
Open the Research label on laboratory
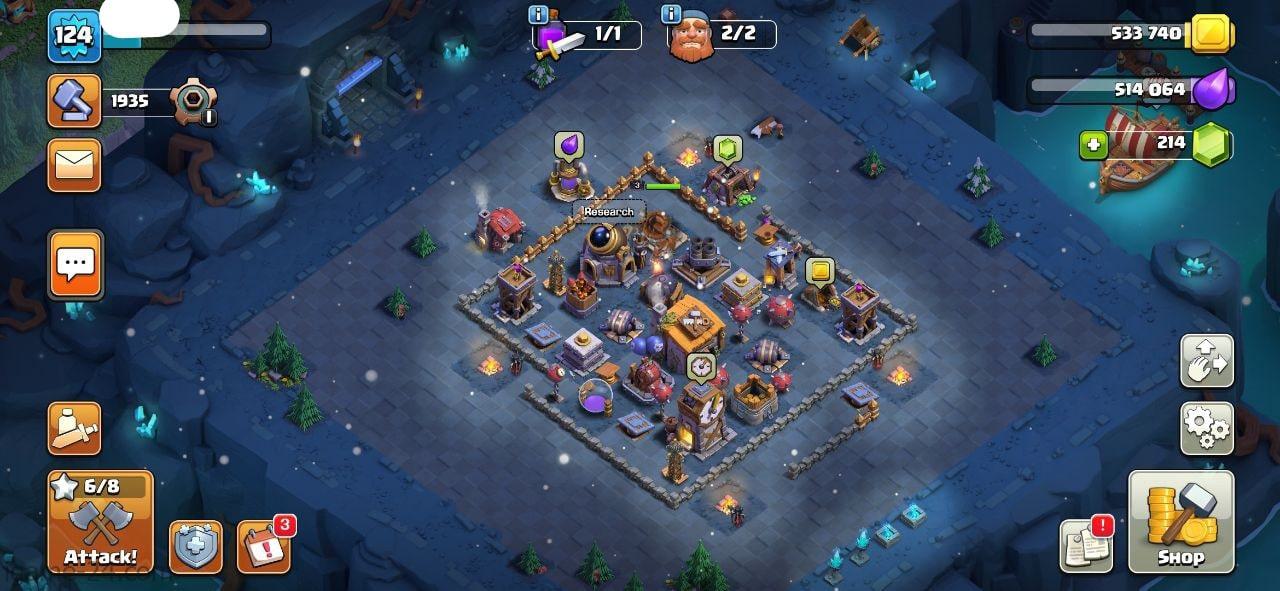click(x=609, y=212)
